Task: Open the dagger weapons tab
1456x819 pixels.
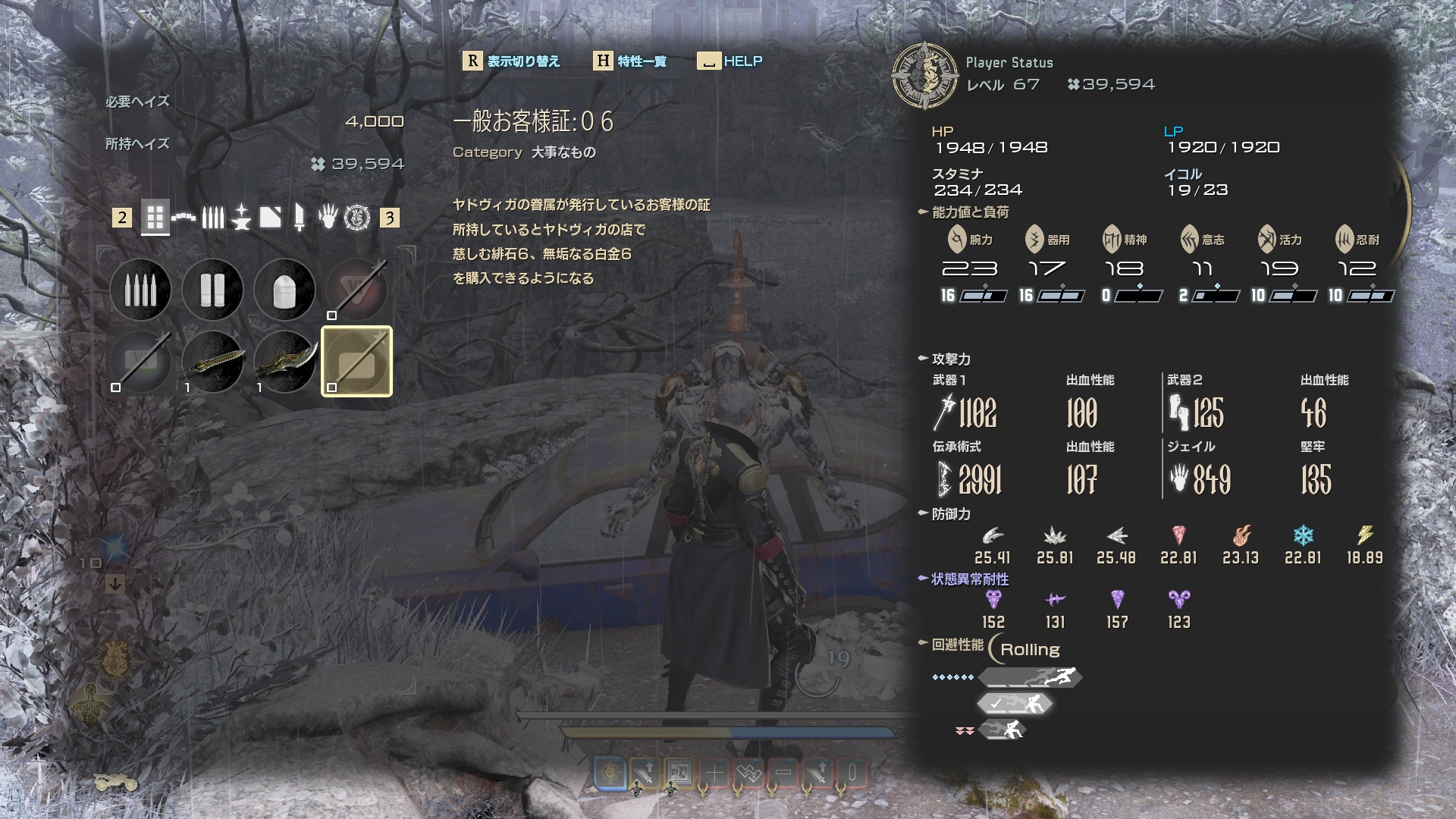Action: [300, 218]
